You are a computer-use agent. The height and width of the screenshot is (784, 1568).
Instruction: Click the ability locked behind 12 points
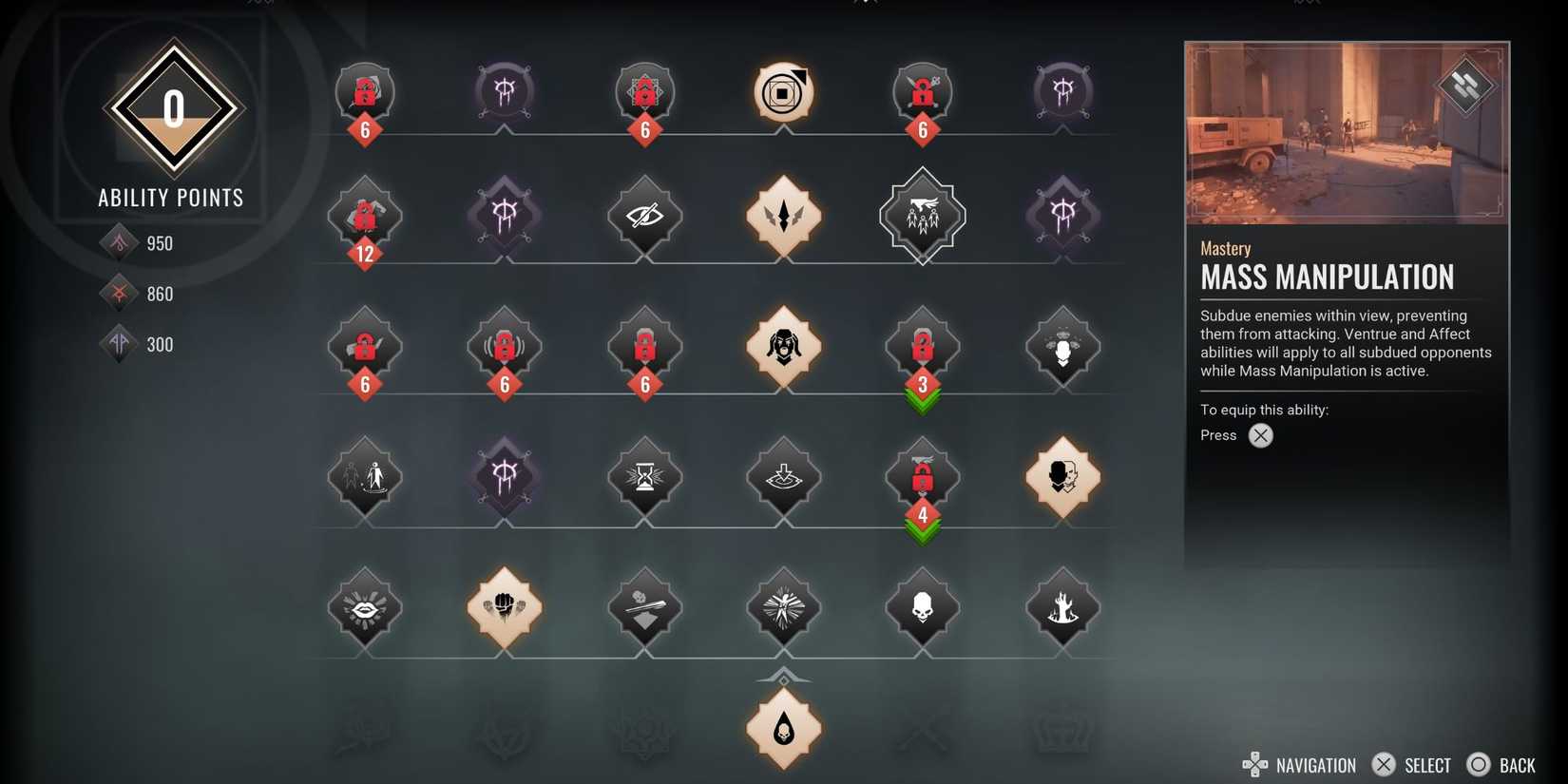(365, 217)
